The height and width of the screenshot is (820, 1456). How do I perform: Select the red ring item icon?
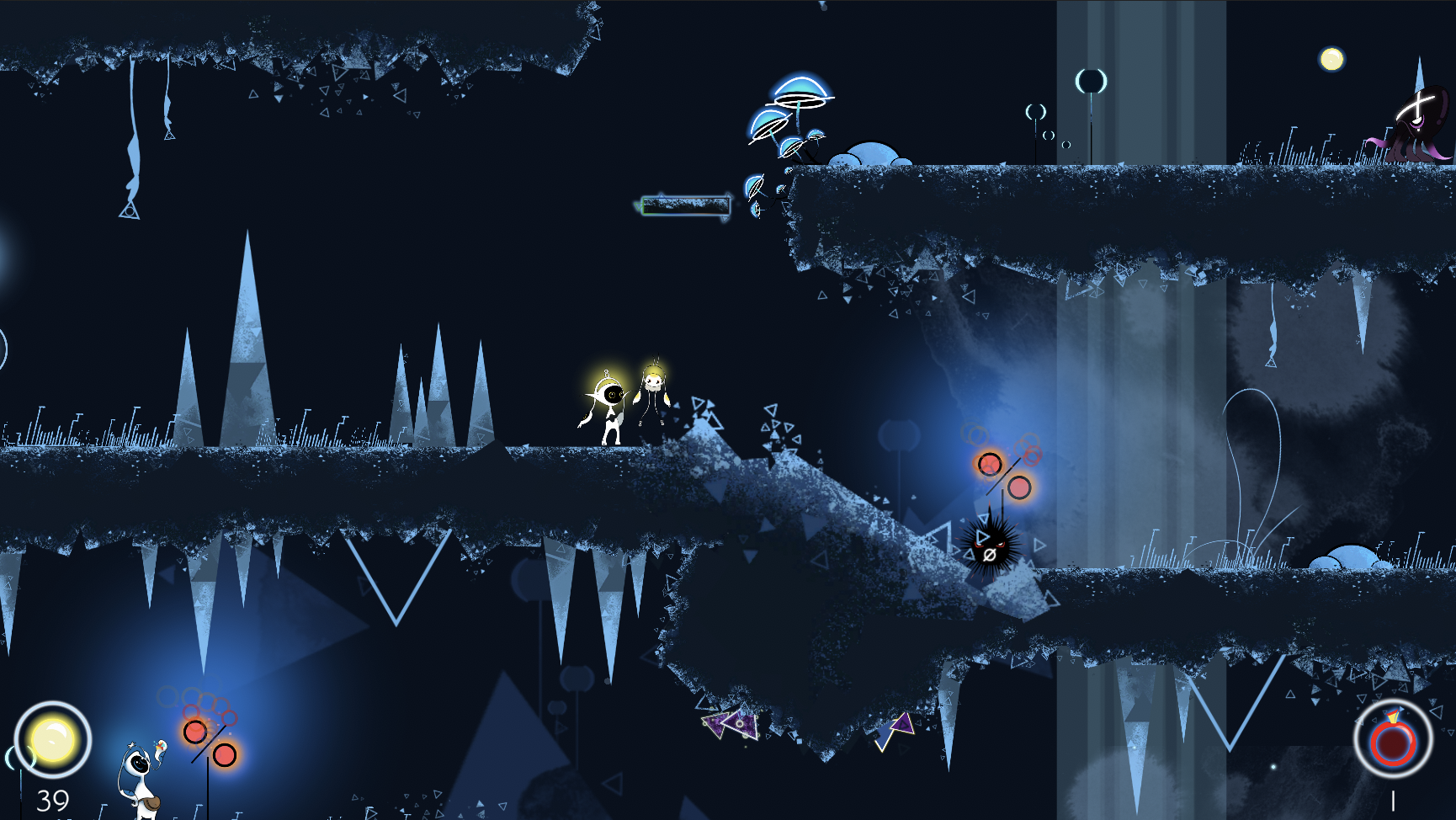click(x=1393, y=740)
